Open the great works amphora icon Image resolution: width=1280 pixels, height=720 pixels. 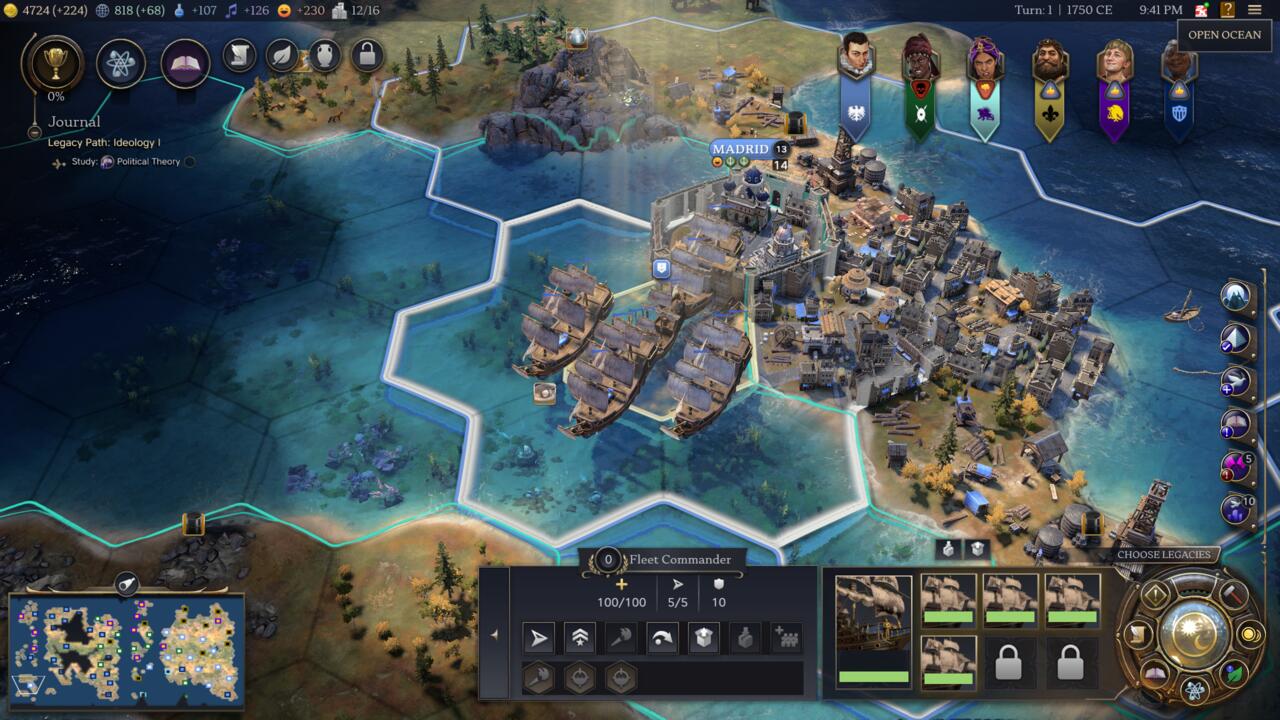click(x=327, y=56)
